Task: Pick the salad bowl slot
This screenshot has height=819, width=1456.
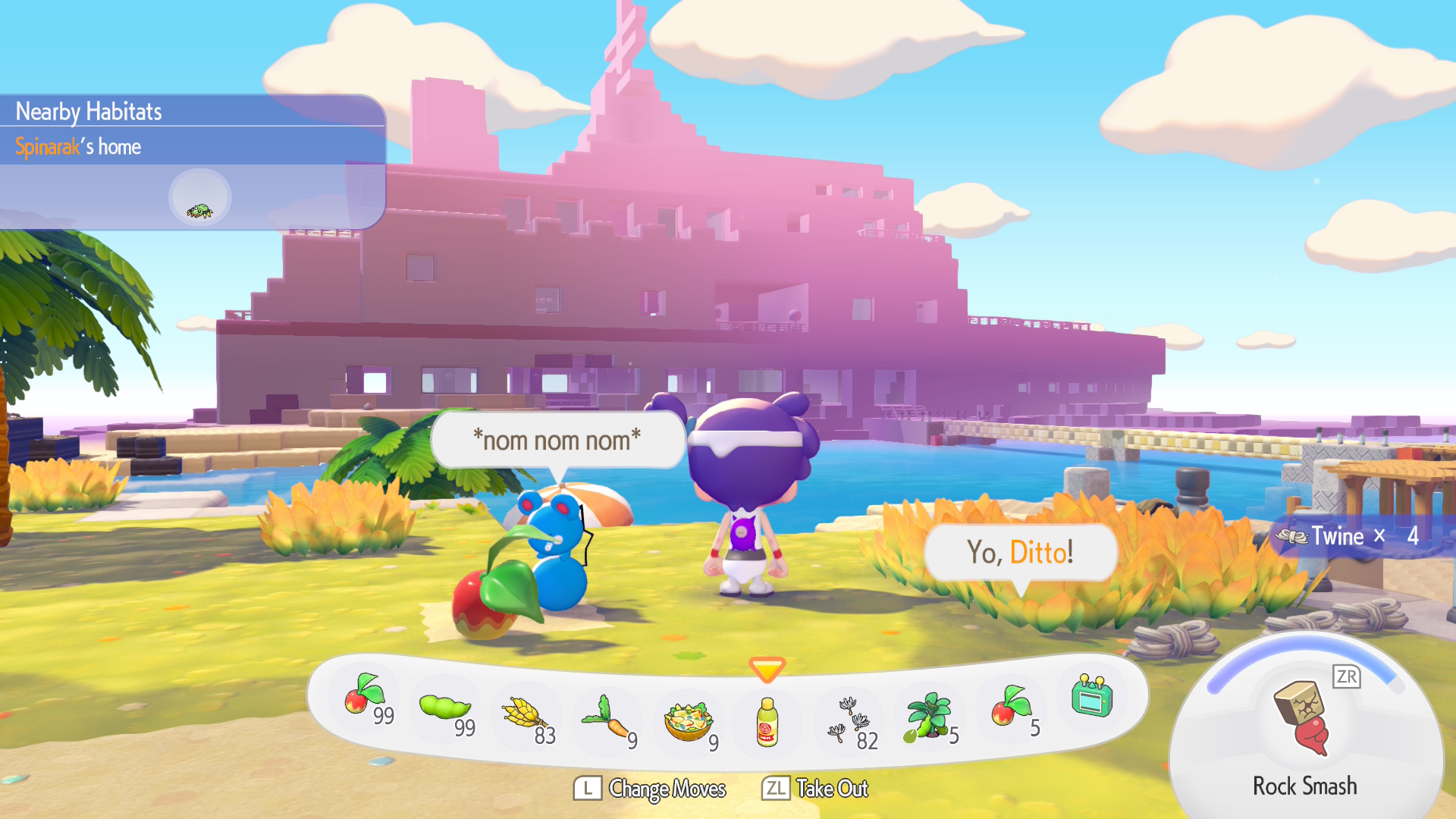Action: [689, 723]
